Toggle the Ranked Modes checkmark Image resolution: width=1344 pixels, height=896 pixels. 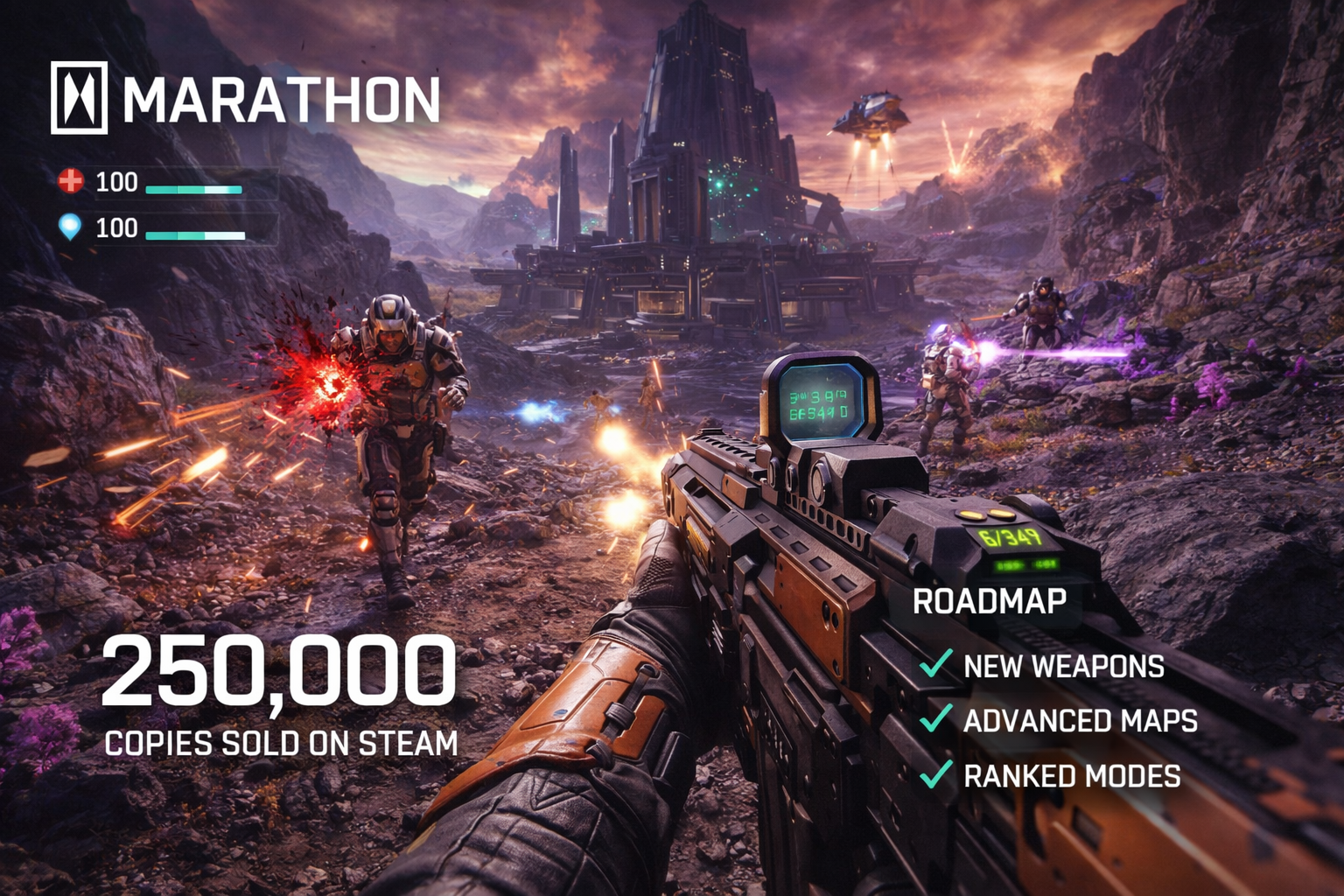935,775
